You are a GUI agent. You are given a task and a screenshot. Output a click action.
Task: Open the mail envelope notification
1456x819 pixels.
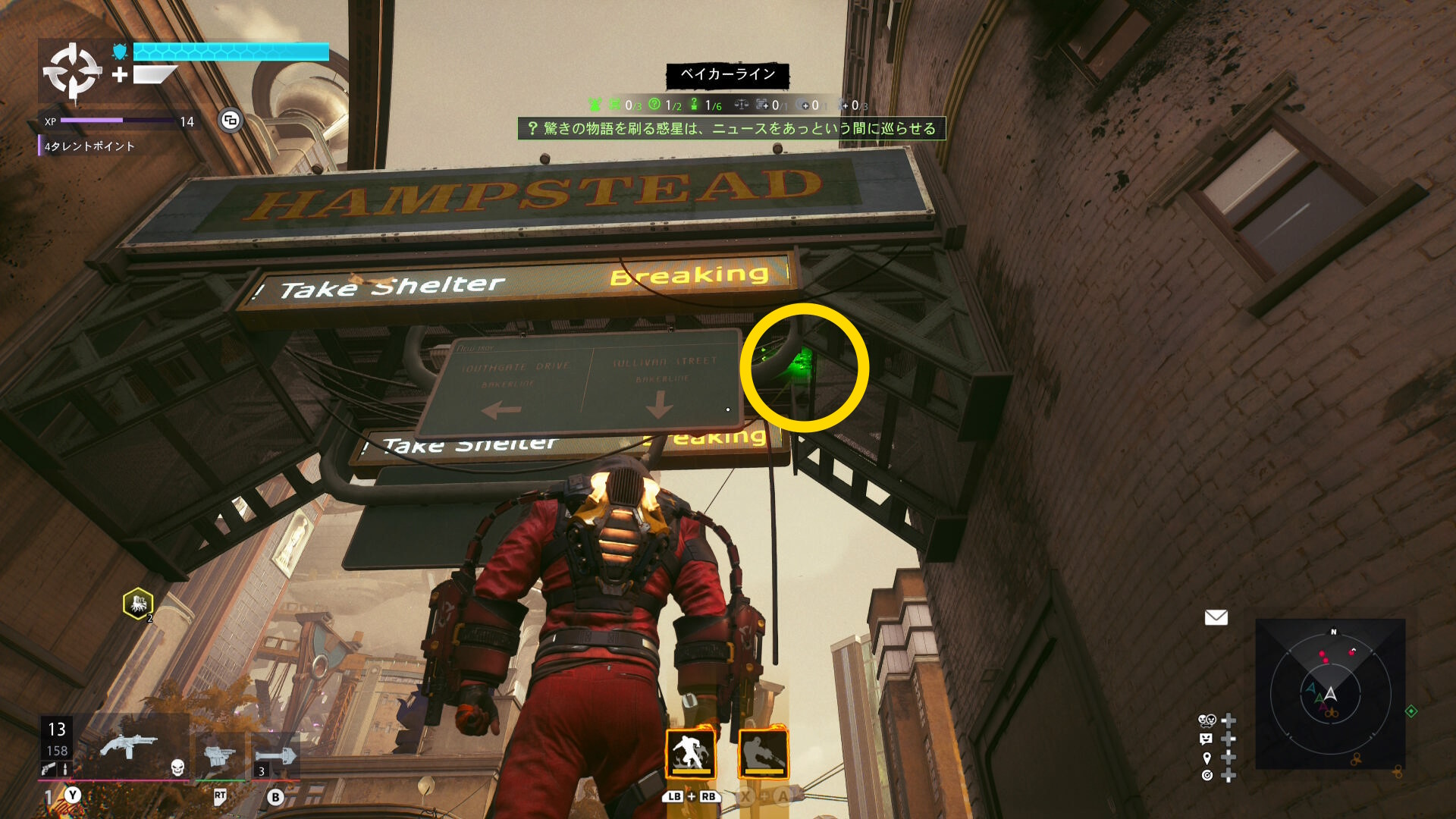click(1216, 618)
